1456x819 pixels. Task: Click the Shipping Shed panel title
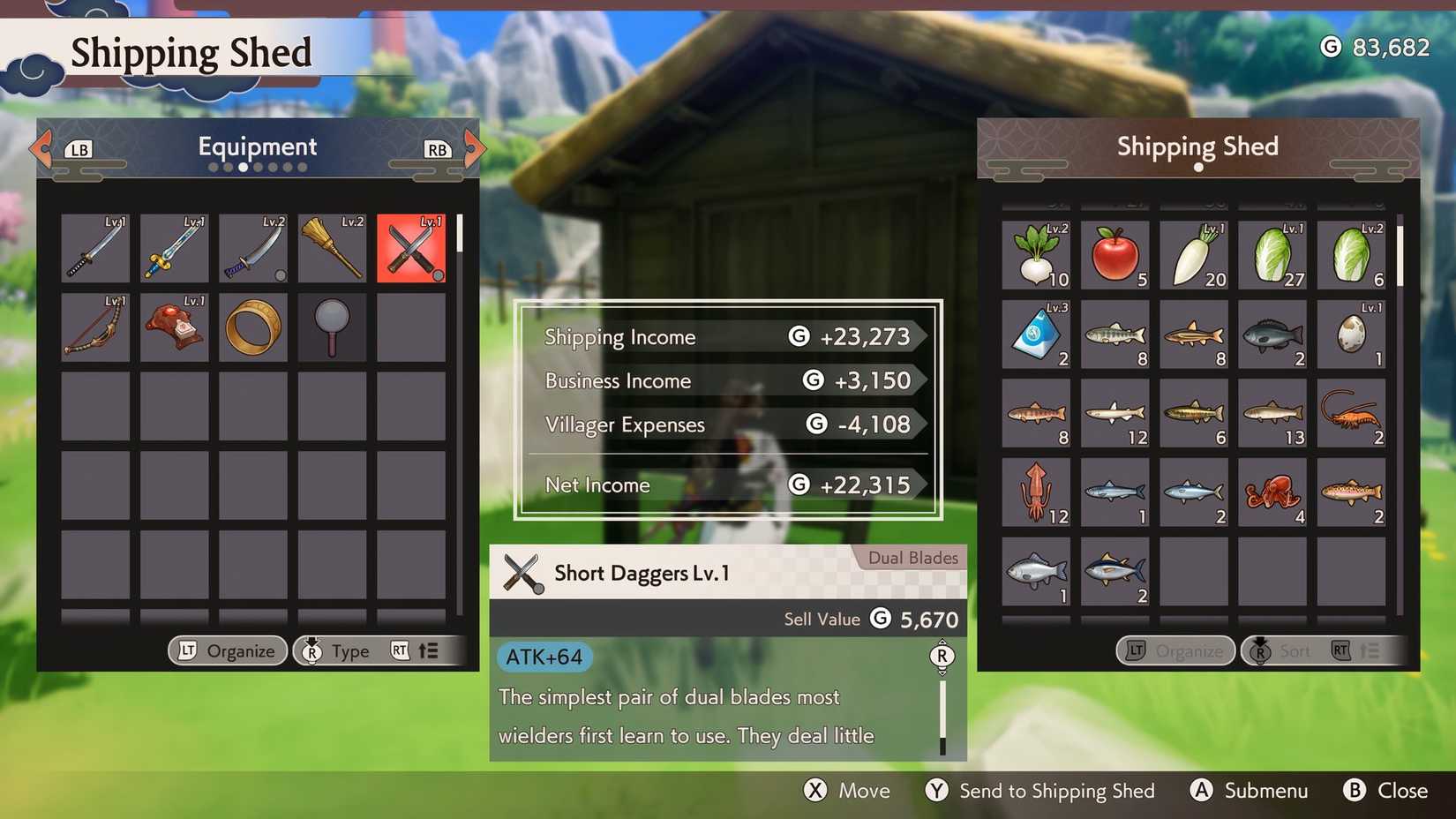(1197, 147)
